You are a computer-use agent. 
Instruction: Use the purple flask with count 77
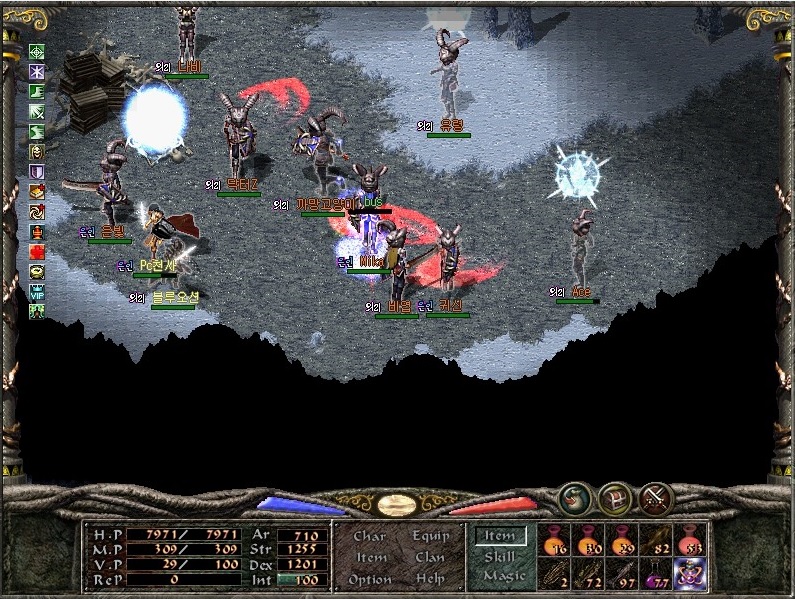[x=654, y=574]
